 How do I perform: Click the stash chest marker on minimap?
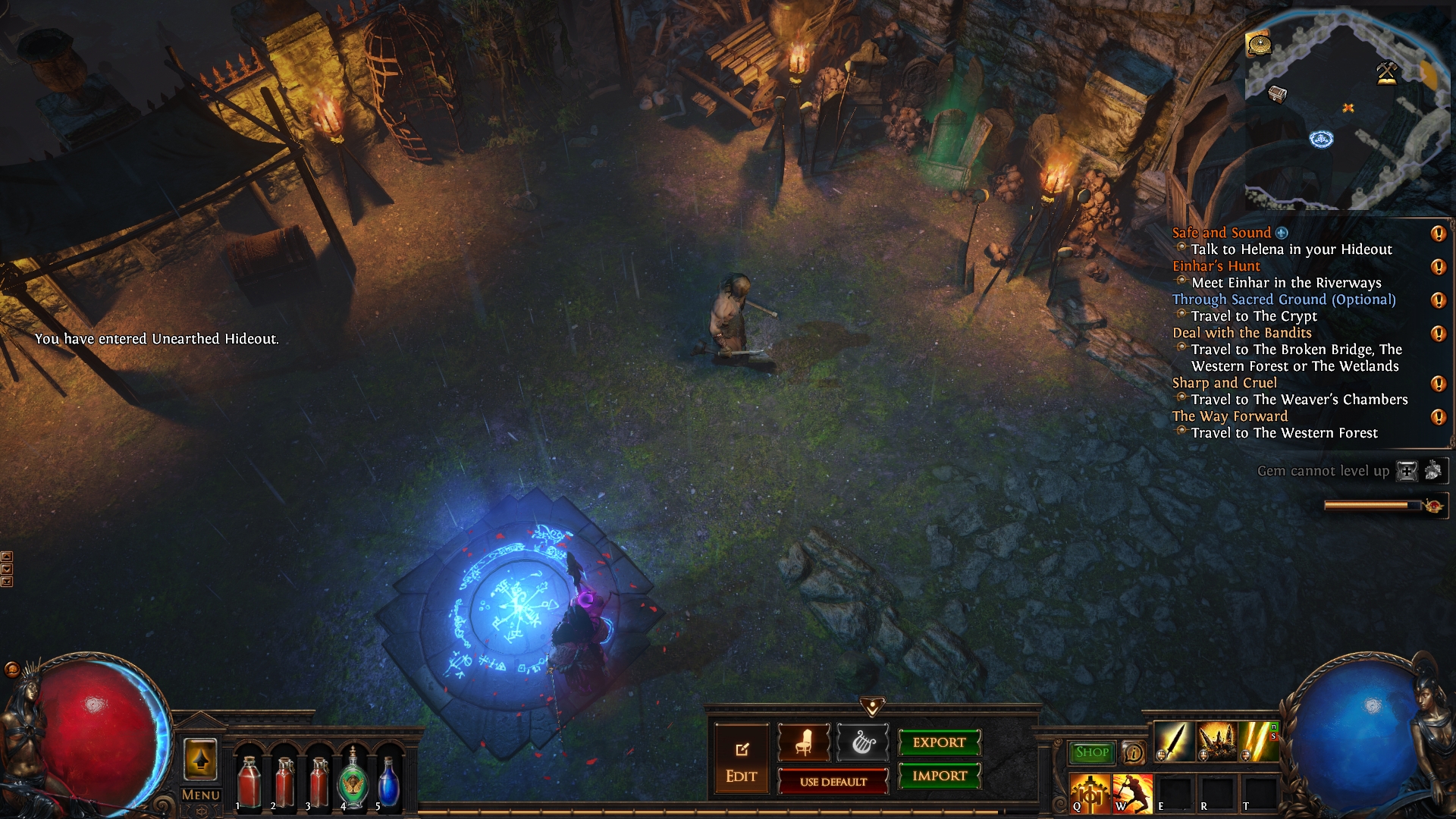coord(1278,94)
